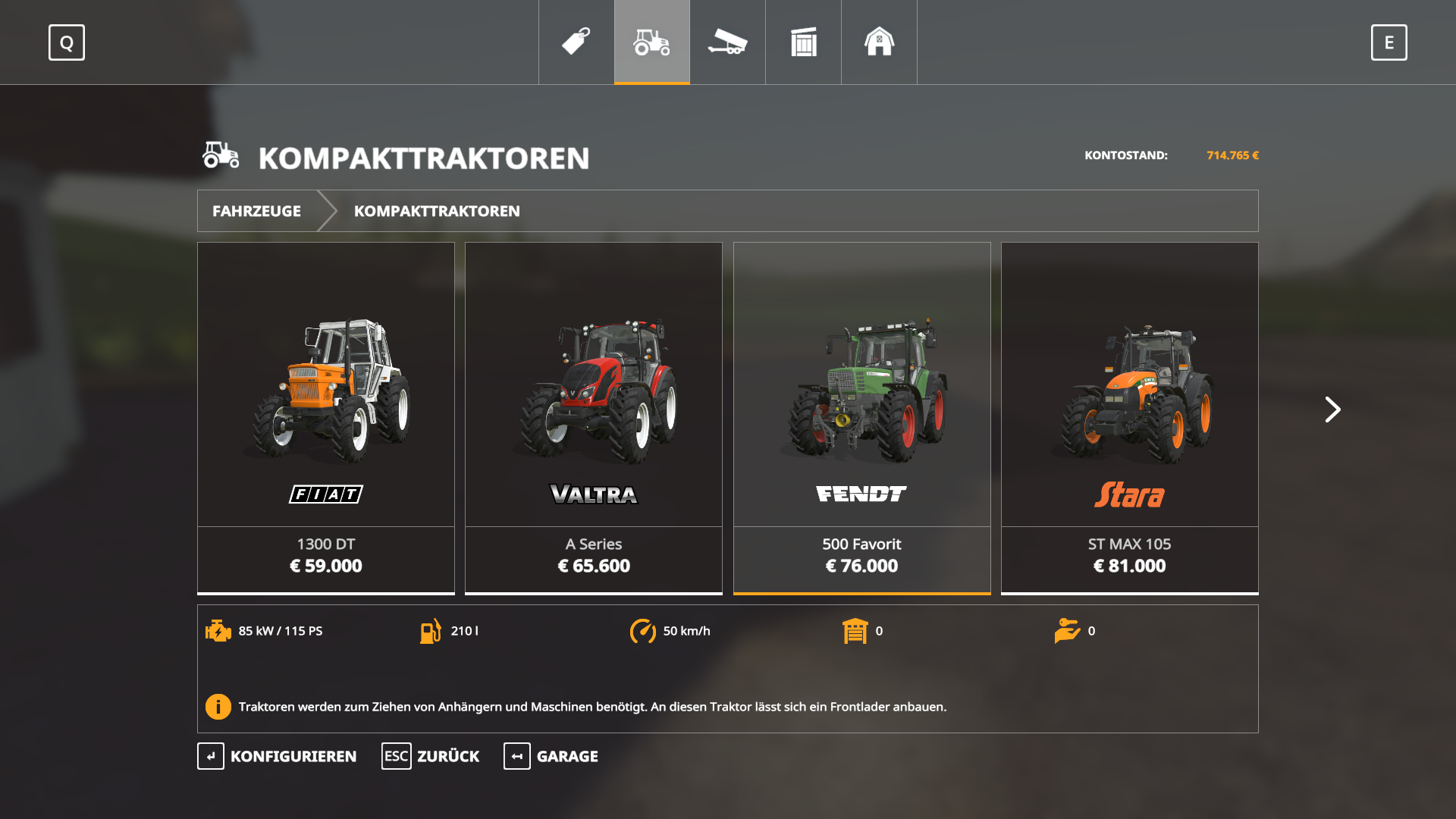Choose the Valtra A Series tractor
The height and width of the screenshot is (819, 1456).
[x=594, y=417]
